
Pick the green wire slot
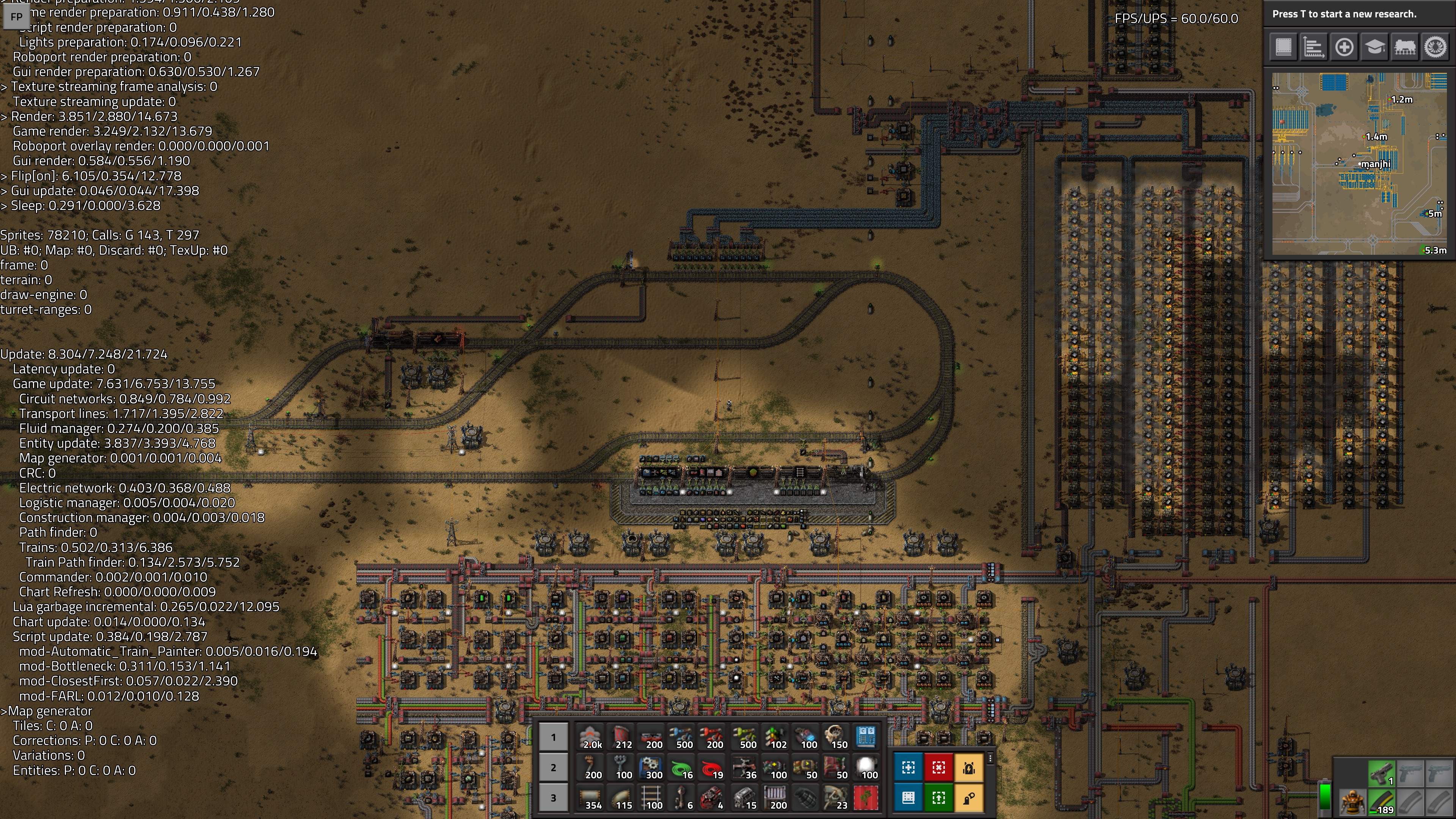tap(684, 767)
